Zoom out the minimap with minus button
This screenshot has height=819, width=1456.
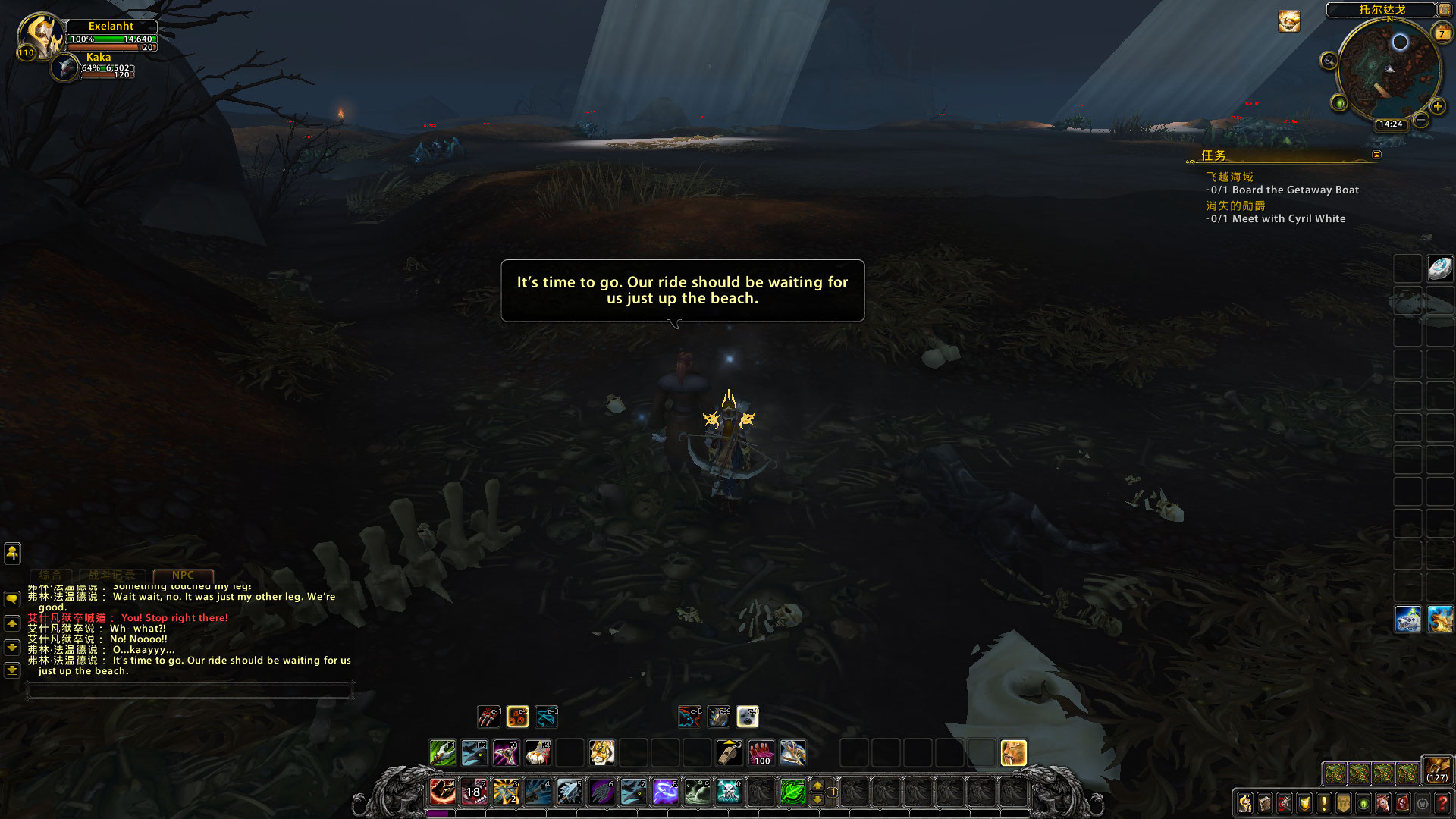pos(1421,120)
